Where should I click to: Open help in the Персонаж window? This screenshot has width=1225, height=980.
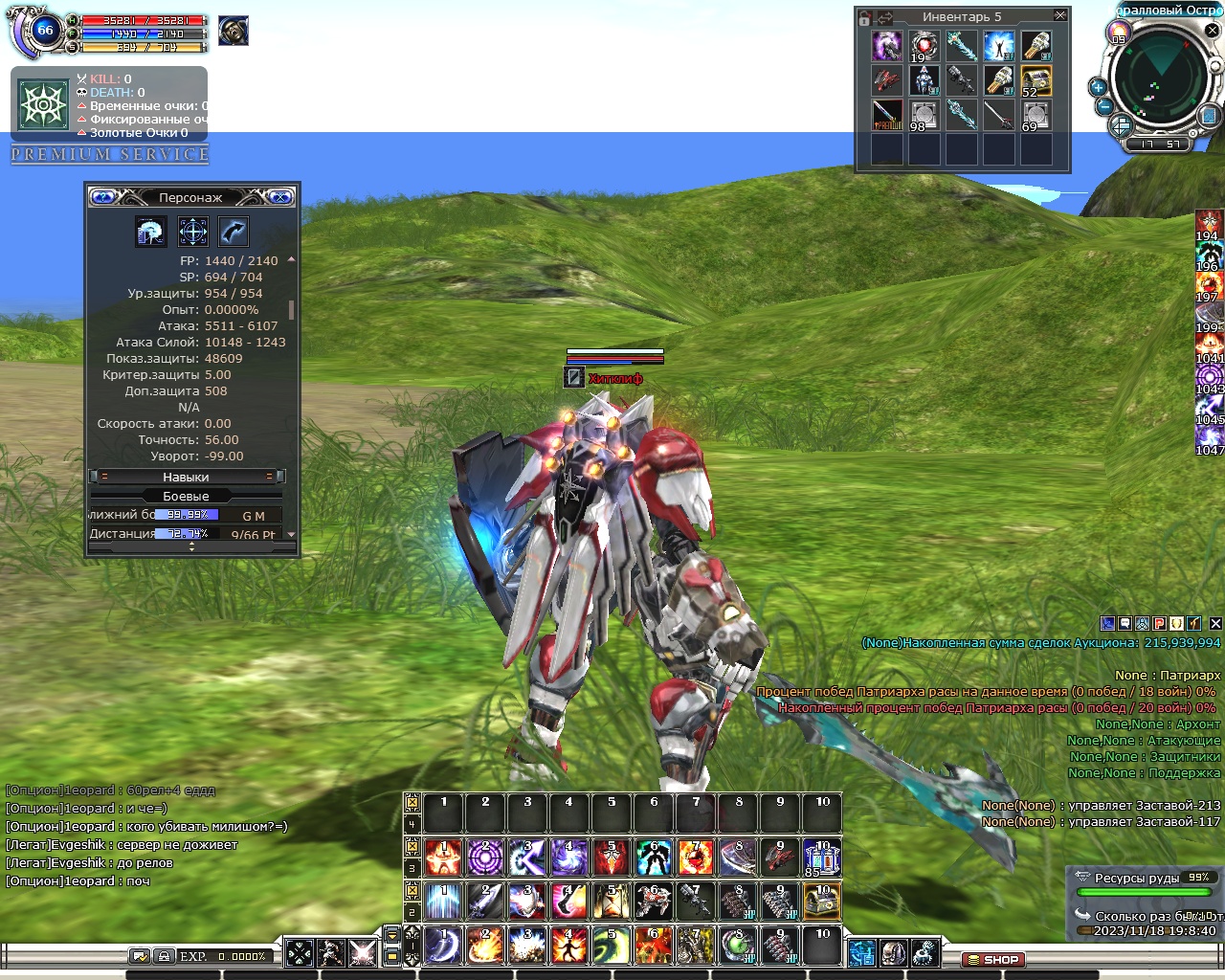103,197
